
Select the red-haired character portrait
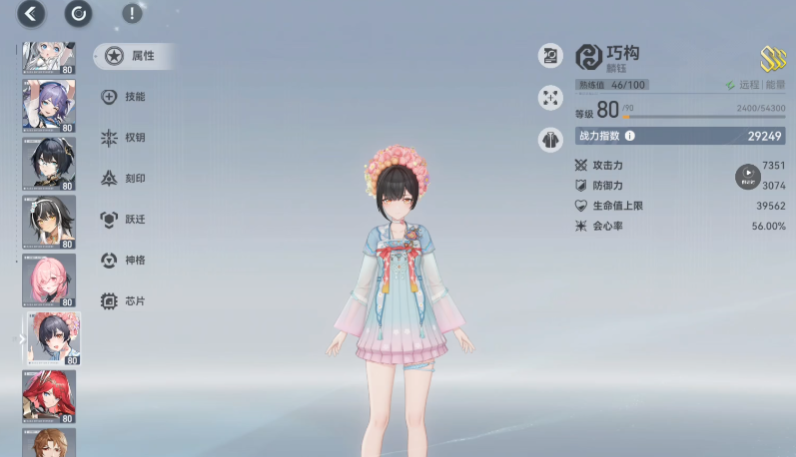(x=48, y=396)
